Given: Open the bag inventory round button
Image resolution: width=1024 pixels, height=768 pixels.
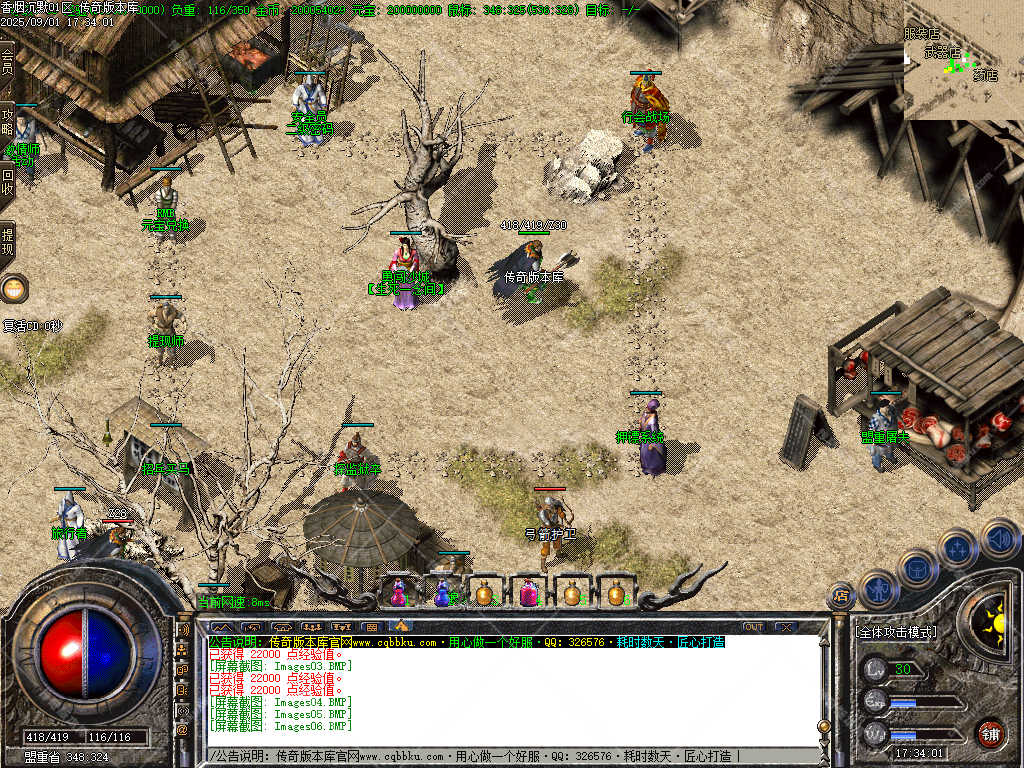Looking at the screenshot, I should coord(918,568).
